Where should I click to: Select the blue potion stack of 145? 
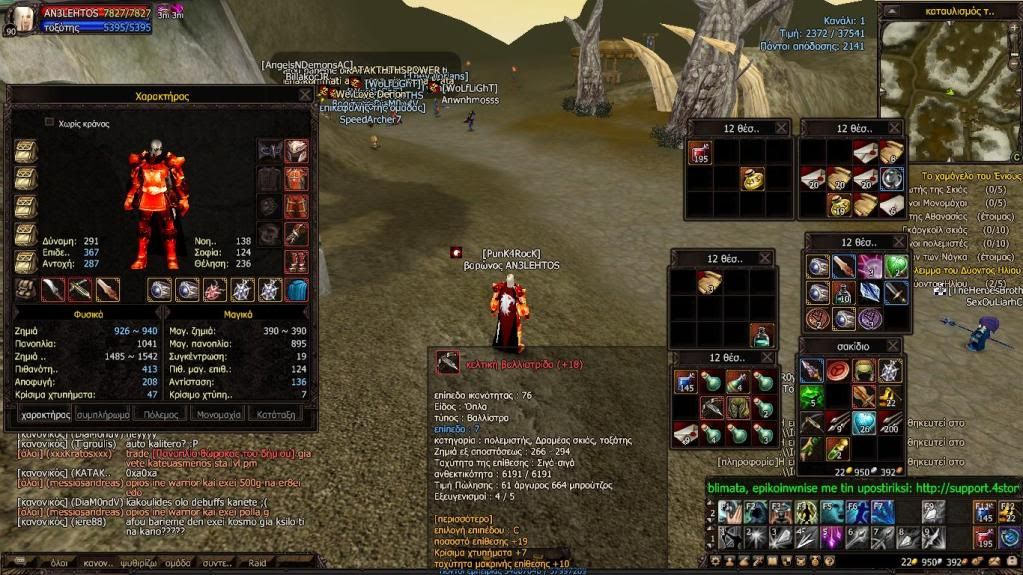pos(686,381)
